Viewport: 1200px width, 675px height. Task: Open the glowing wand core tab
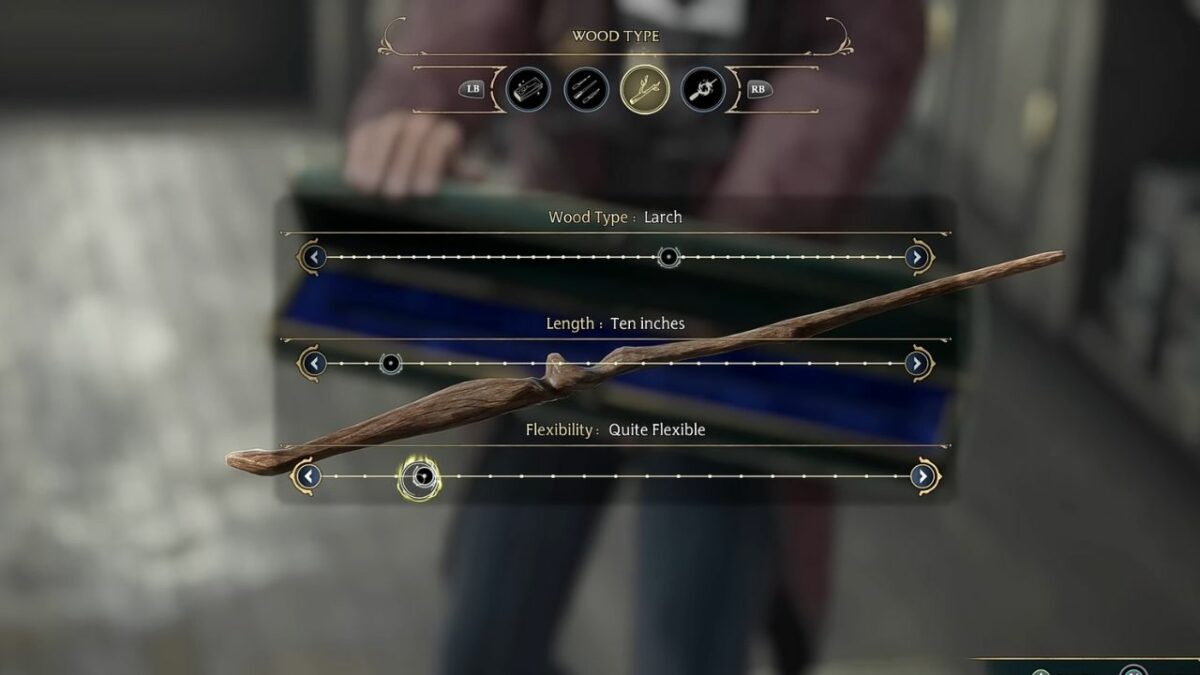703,89
